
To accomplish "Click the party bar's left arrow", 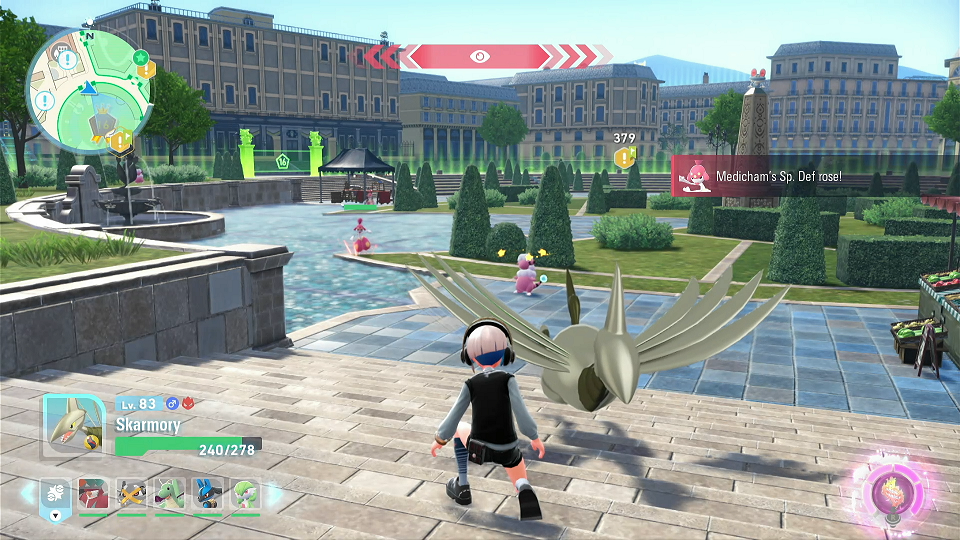I will click(x=27, y=494).
